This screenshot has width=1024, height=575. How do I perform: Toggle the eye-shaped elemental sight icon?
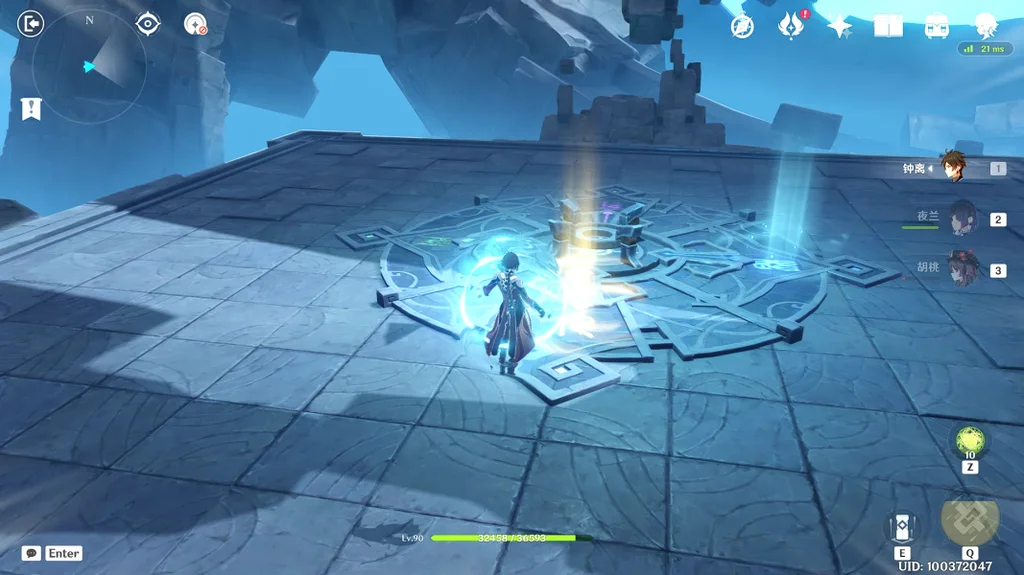pos(148,23)
